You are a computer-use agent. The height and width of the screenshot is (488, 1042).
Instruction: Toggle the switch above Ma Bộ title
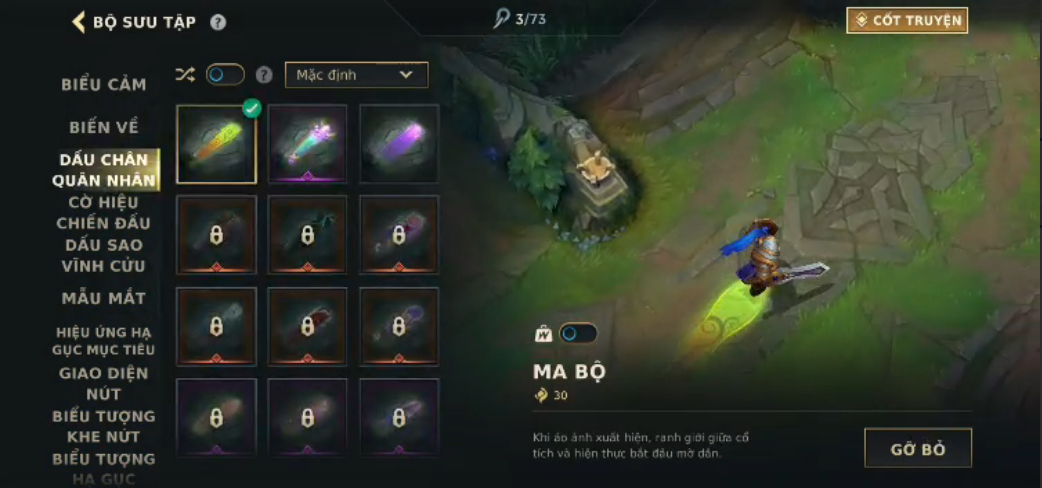click(579, 333)
